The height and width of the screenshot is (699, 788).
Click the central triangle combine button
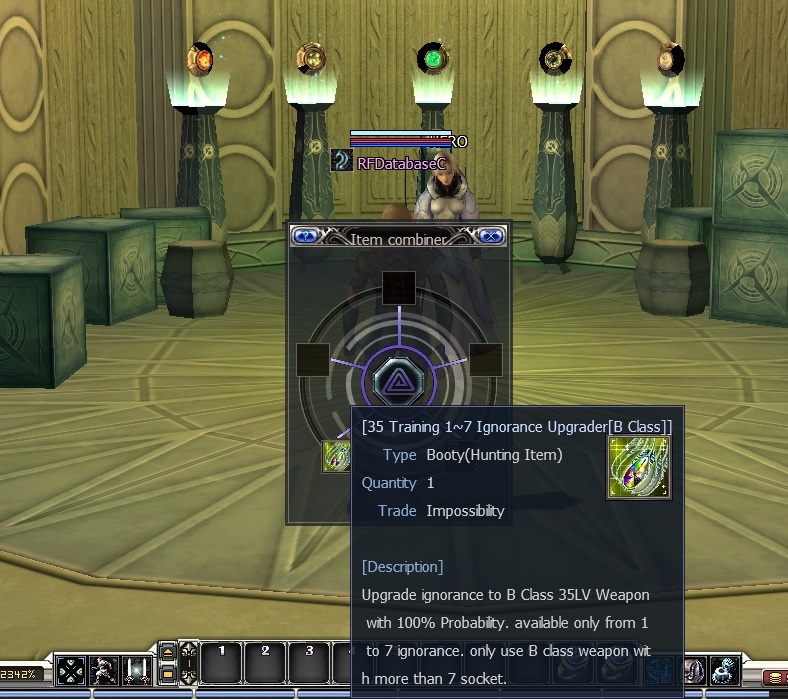398,380
